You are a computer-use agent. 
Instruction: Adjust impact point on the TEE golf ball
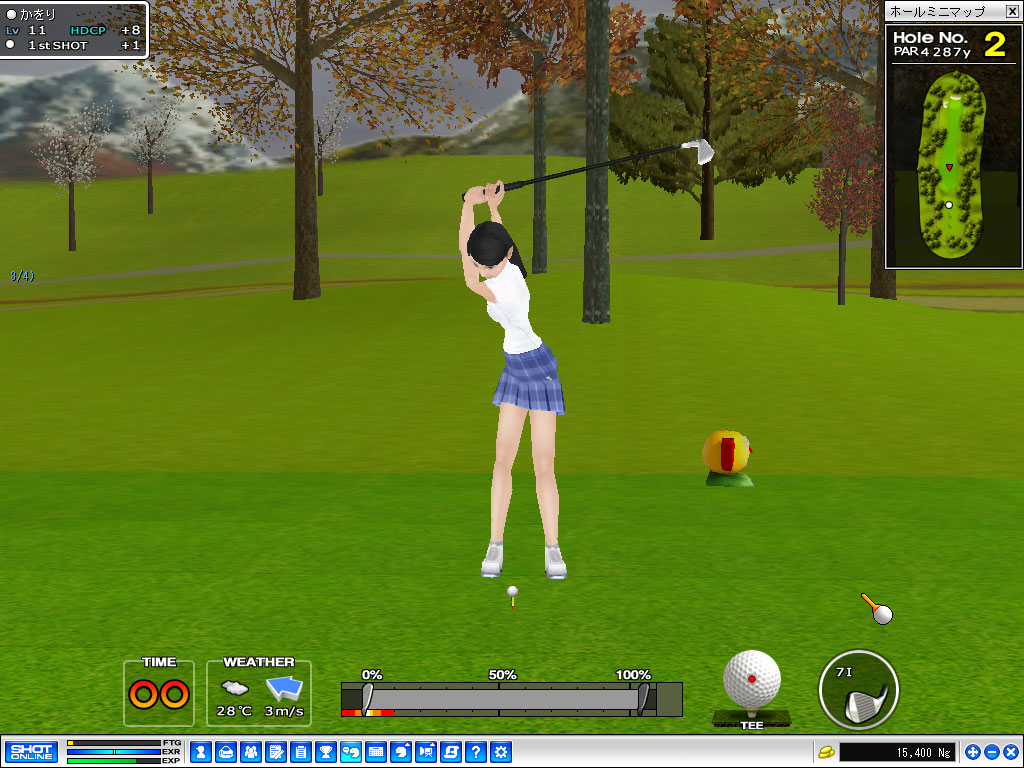click(x=752, y=679)
